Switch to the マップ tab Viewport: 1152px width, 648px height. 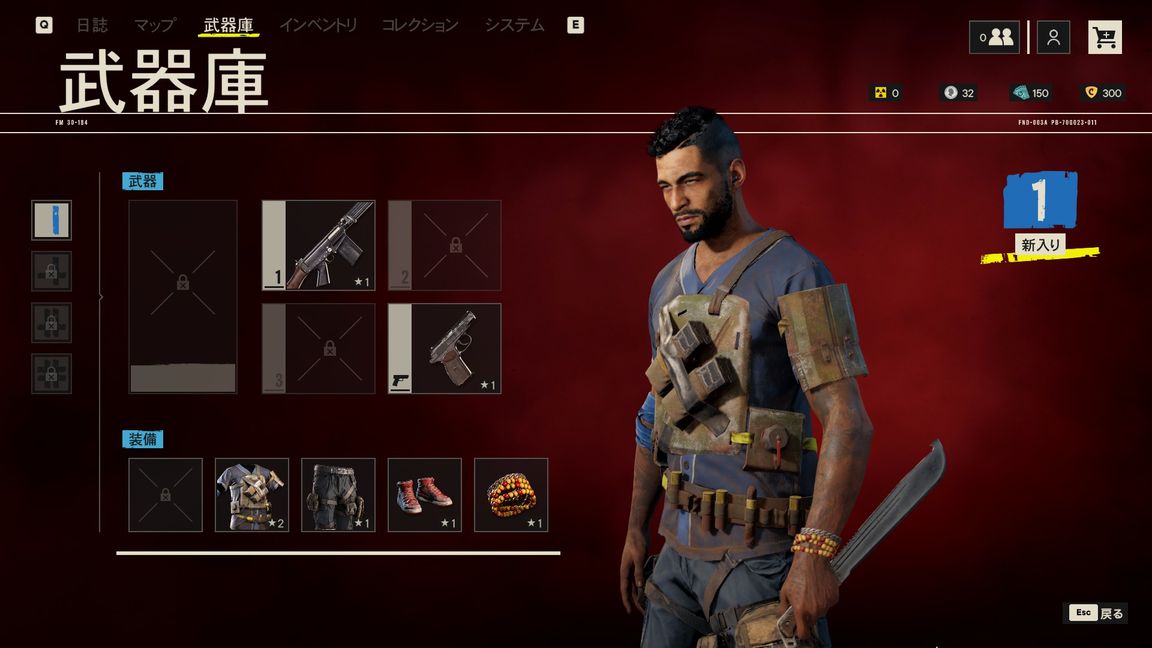point(155,25)
